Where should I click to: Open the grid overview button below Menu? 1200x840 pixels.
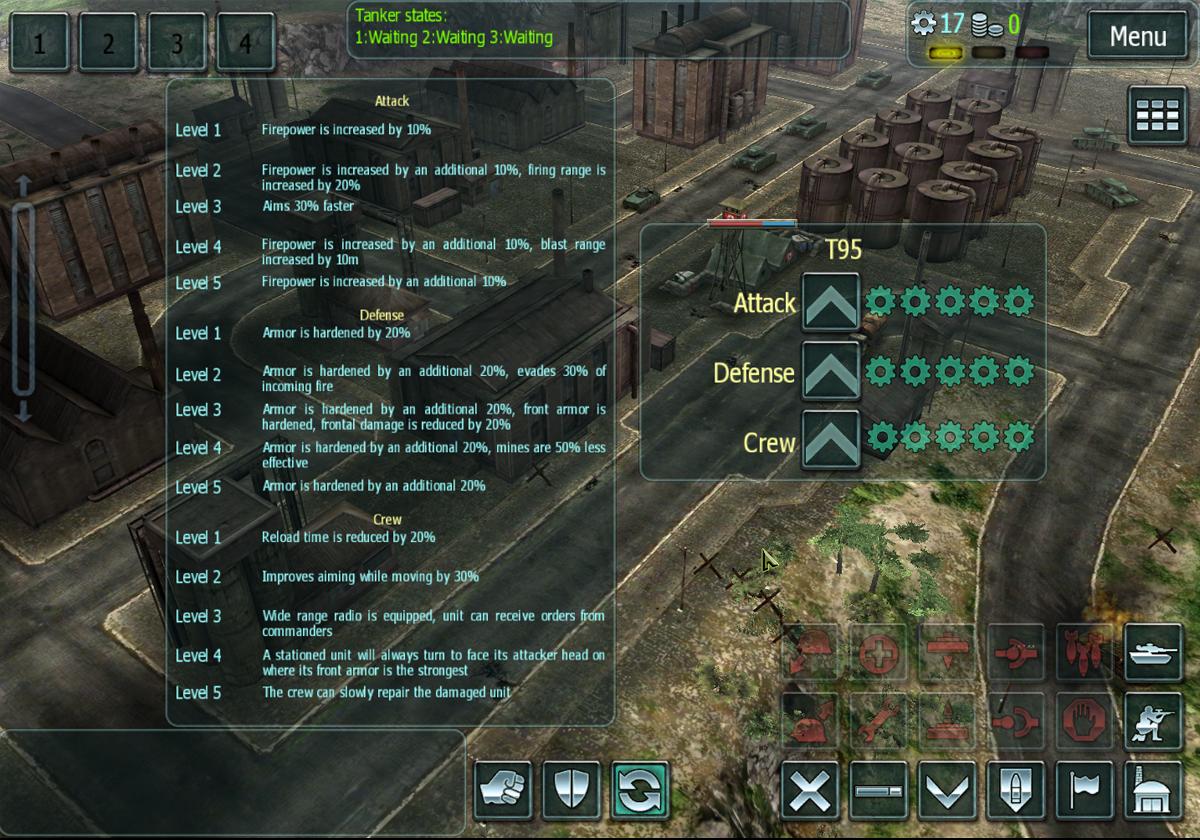pyautogui.click(x=1158, y=116)
